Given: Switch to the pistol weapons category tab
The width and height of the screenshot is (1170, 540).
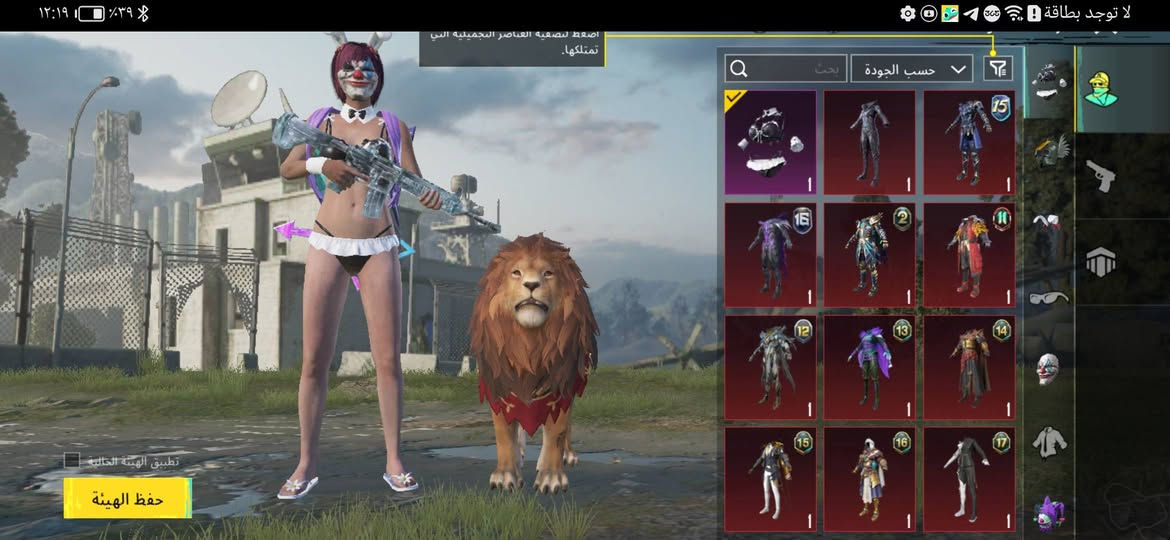Looking at the screenshot, I should 1100,176.
